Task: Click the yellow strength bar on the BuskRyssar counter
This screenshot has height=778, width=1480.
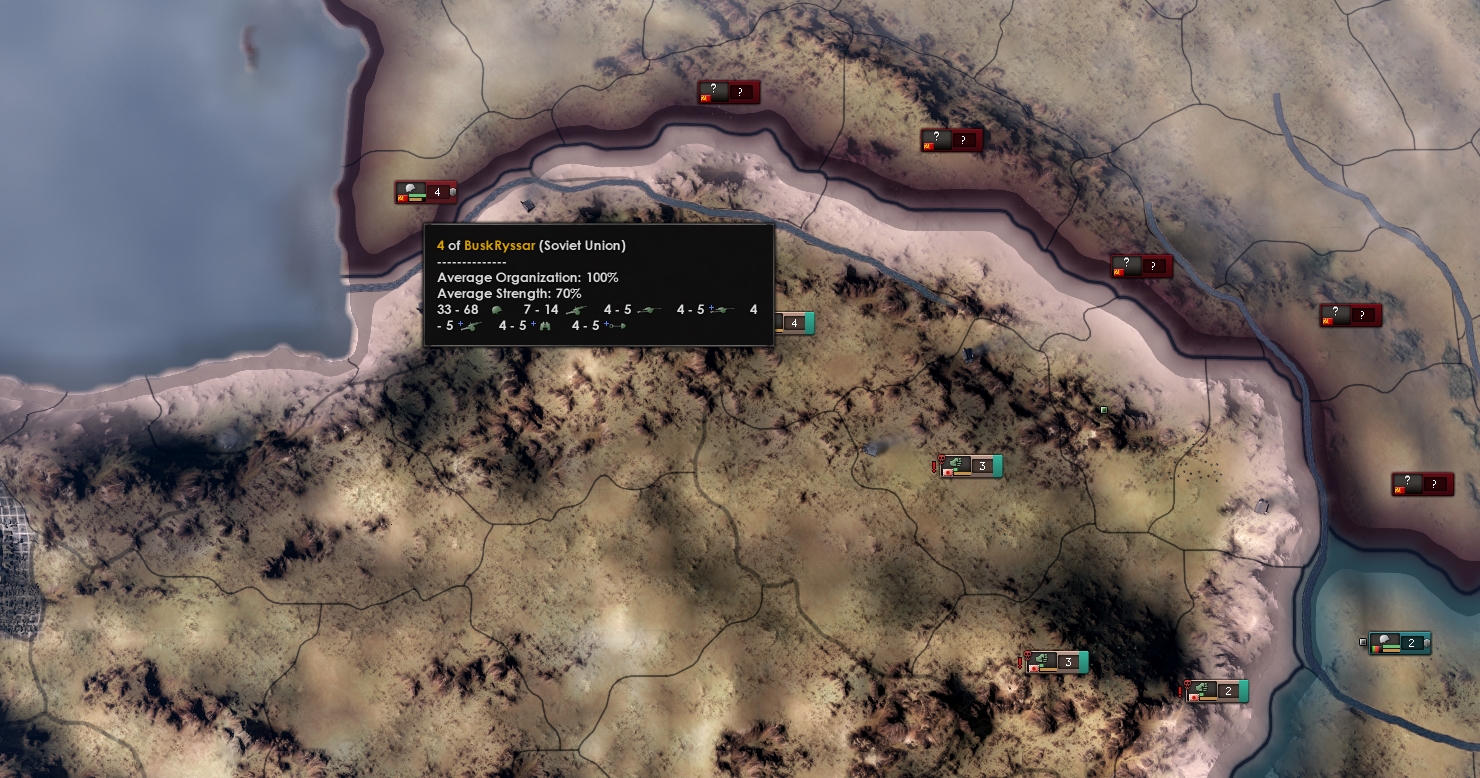Action: coord(417,200)
